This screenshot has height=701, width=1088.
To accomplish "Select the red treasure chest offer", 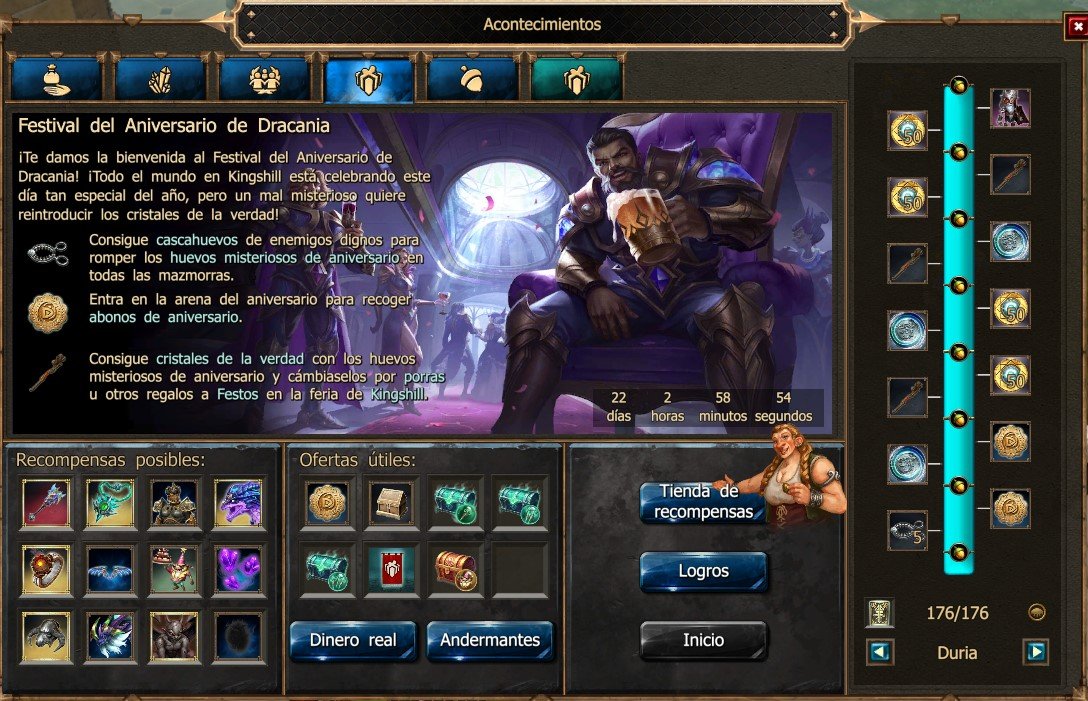I will pyautogui.click(x=455, y=570).
